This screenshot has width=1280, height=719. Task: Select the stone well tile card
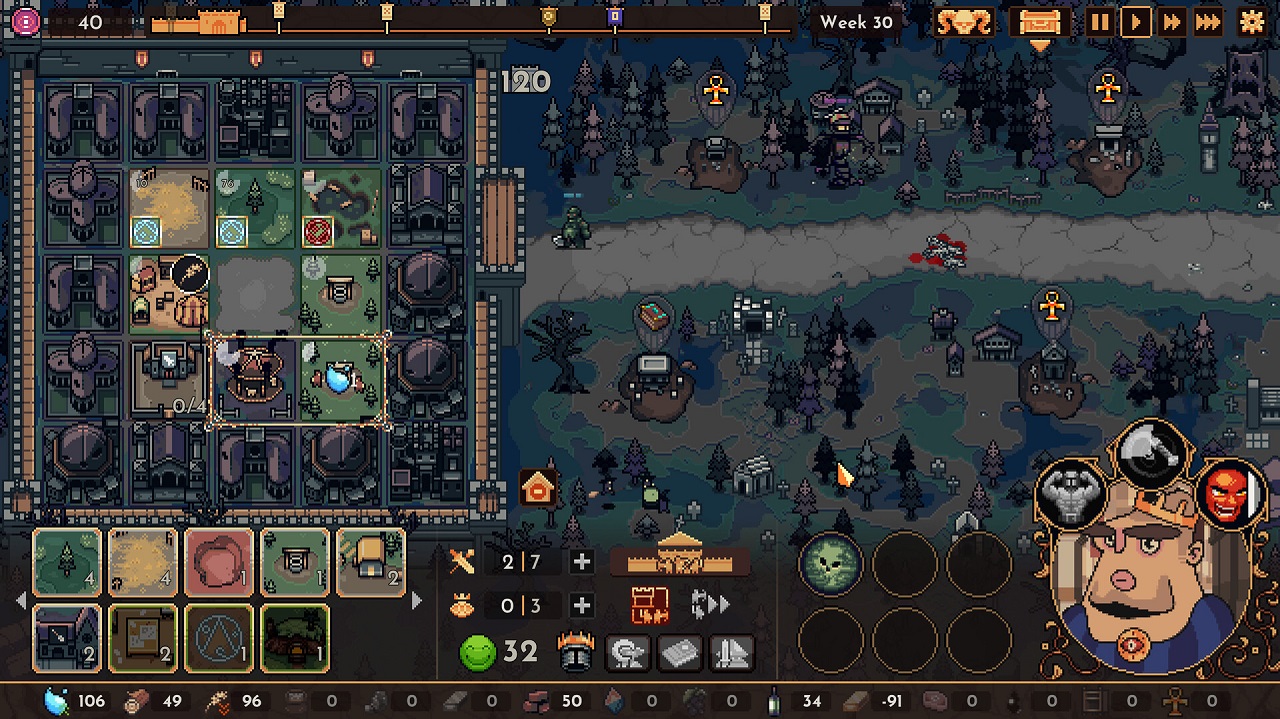point(295,563)
